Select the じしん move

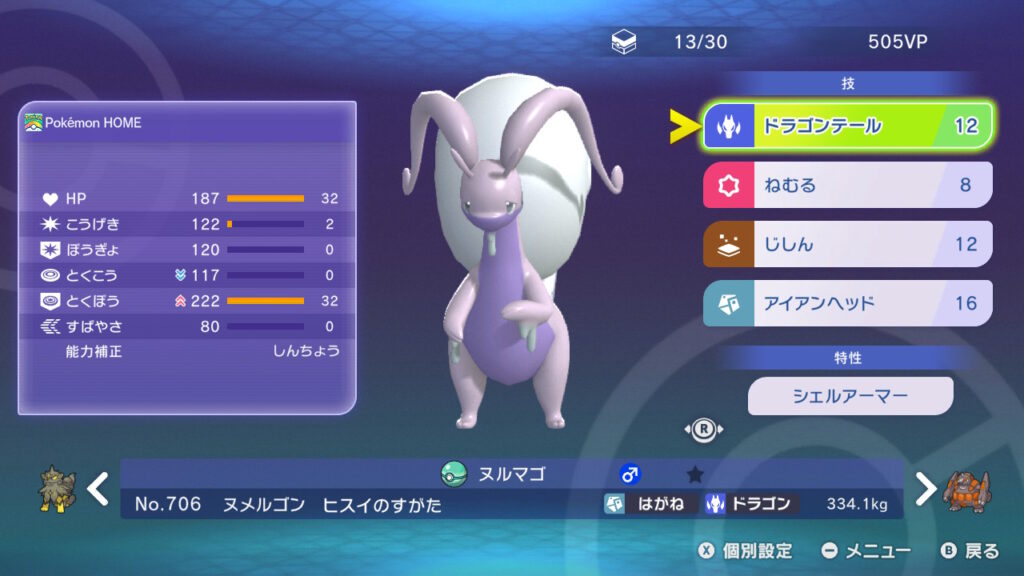point(847,244)
